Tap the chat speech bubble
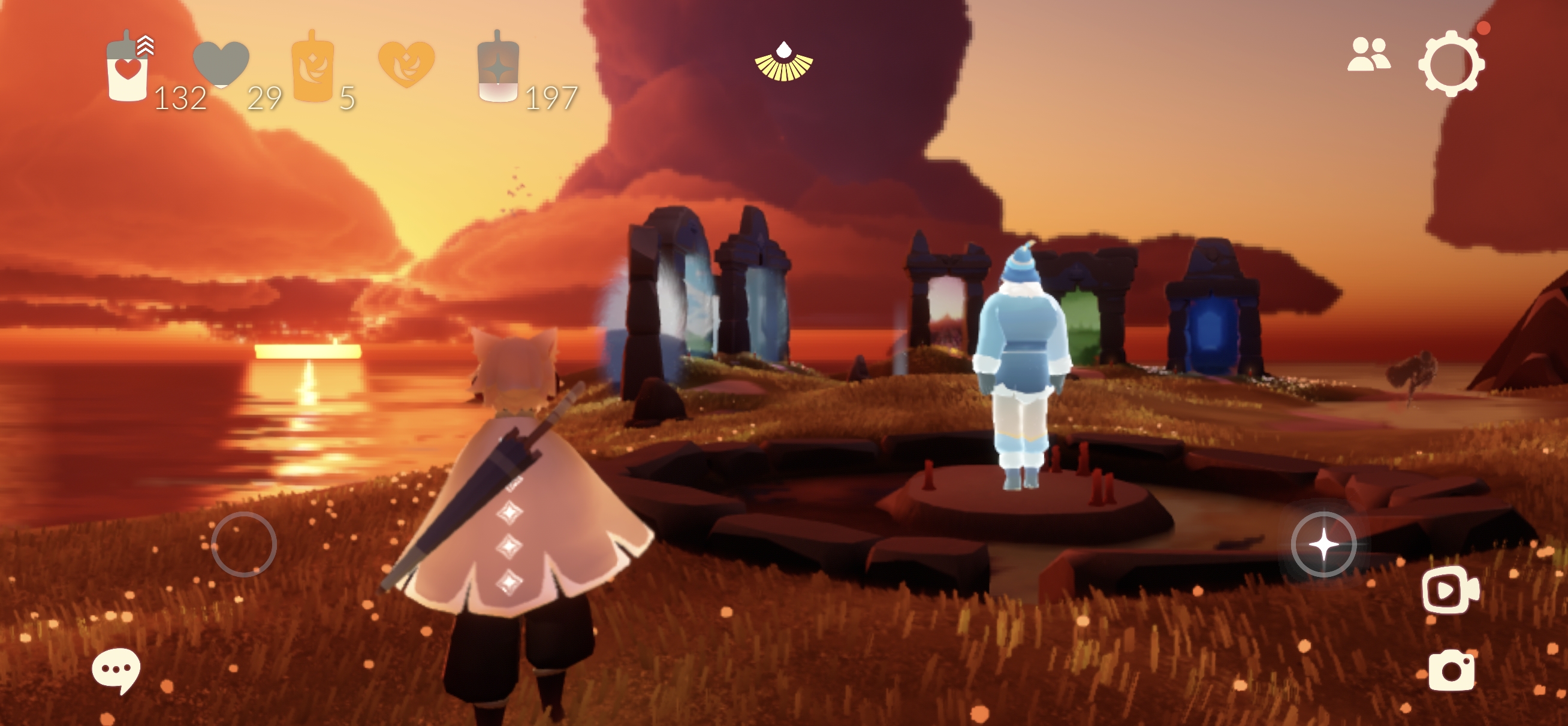The width and height of the screenshot is (1568, 726). pyautogui.click(x=116, y=670)
